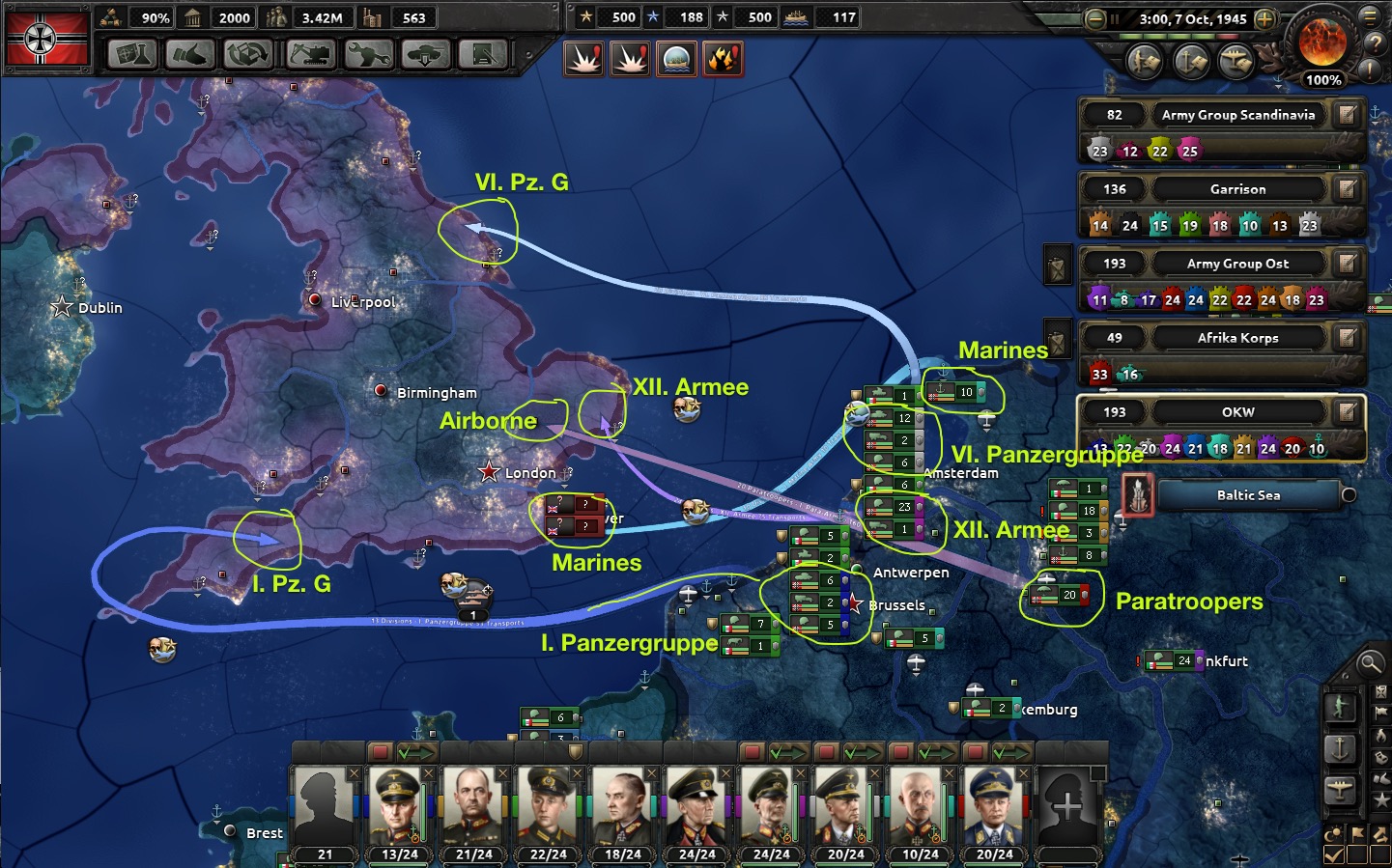Open the Research menu

[132, 55]
